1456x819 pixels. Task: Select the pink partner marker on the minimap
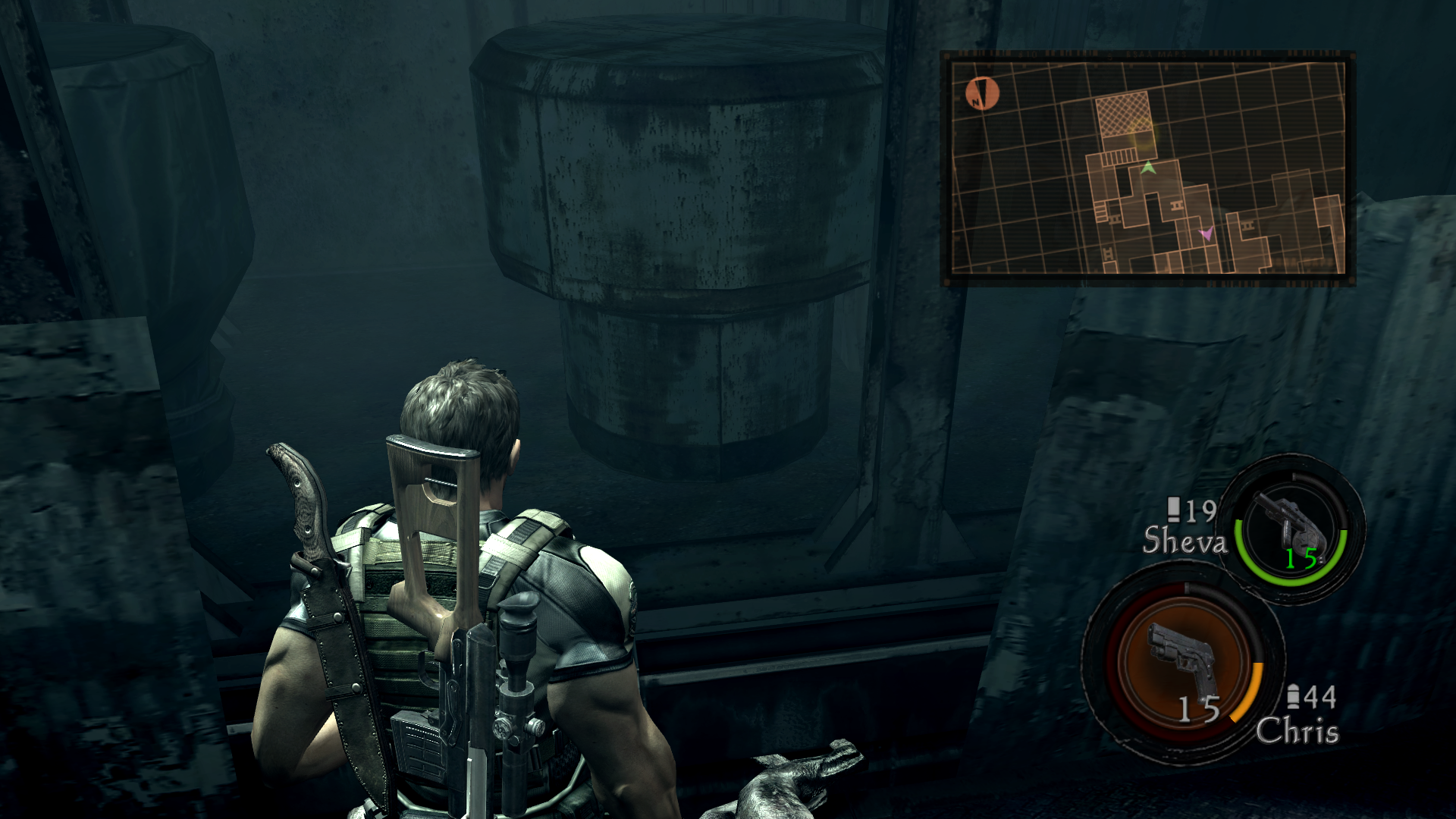tap(1206, 234)
